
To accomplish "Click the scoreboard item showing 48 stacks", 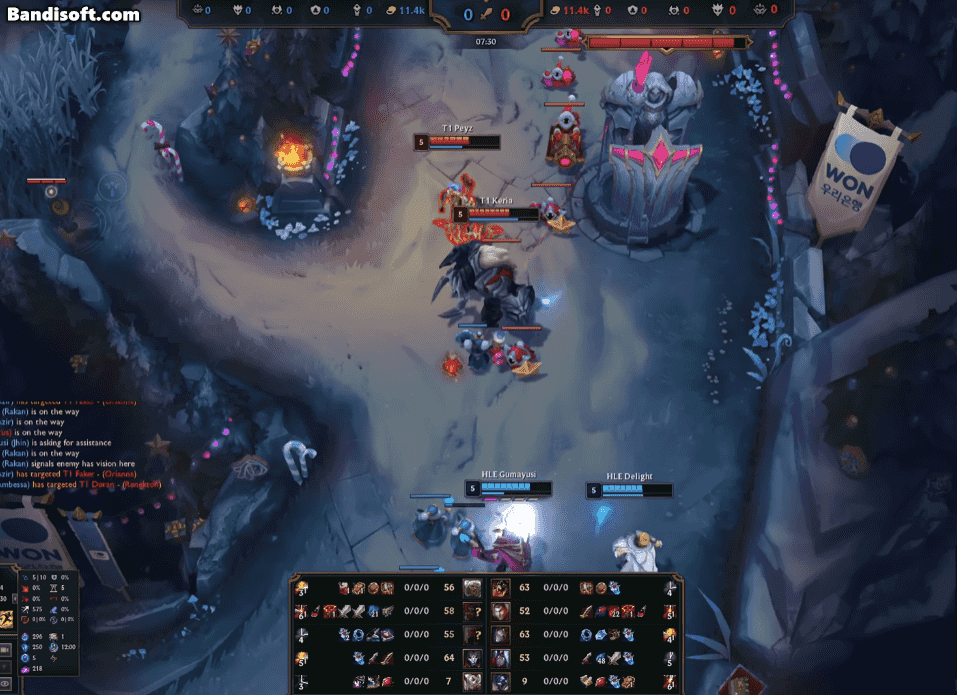I will (601, 658).
